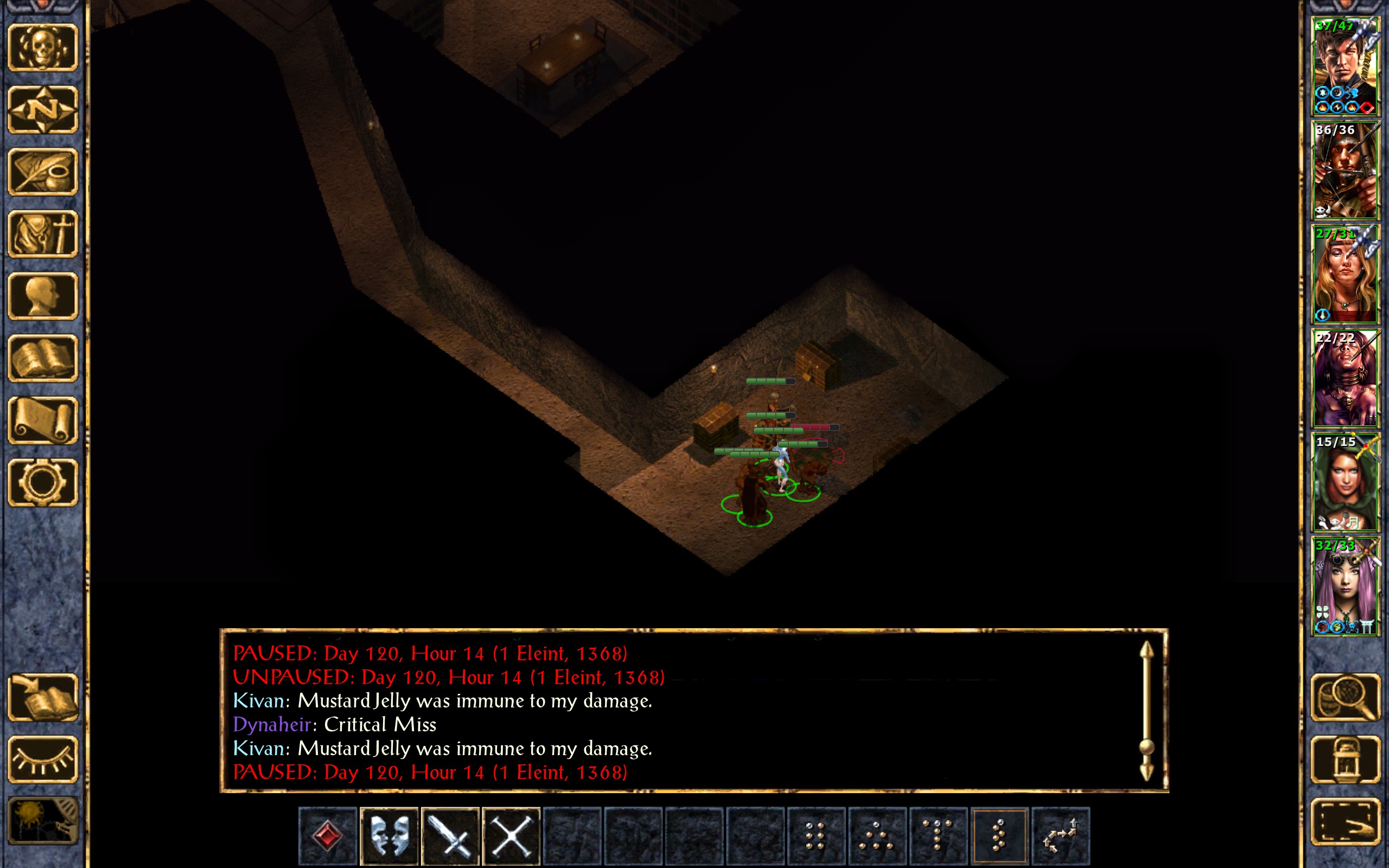Click the lantern button

pos(1345,759)
